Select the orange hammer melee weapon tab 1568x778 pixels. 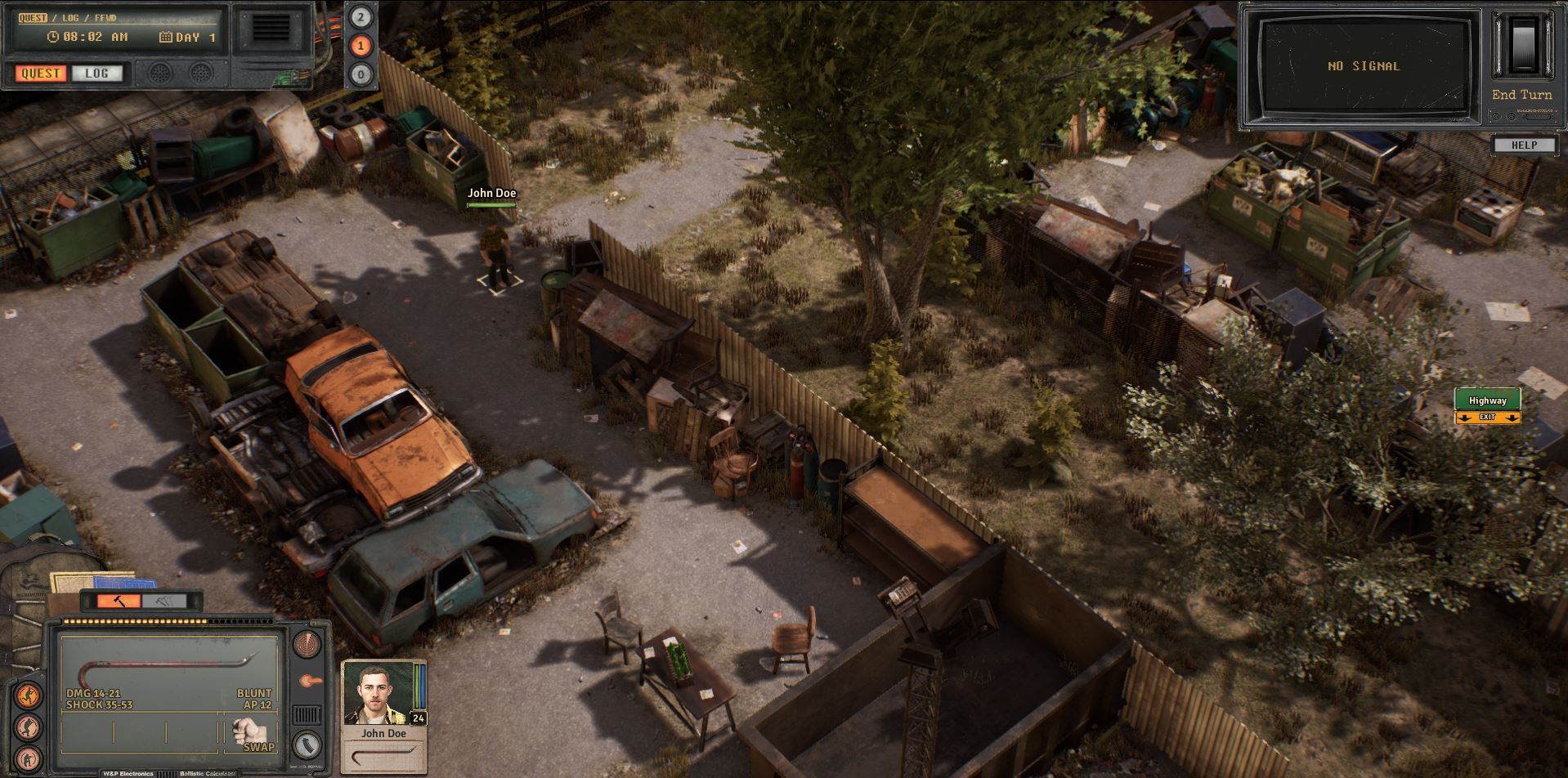point(119,601)
